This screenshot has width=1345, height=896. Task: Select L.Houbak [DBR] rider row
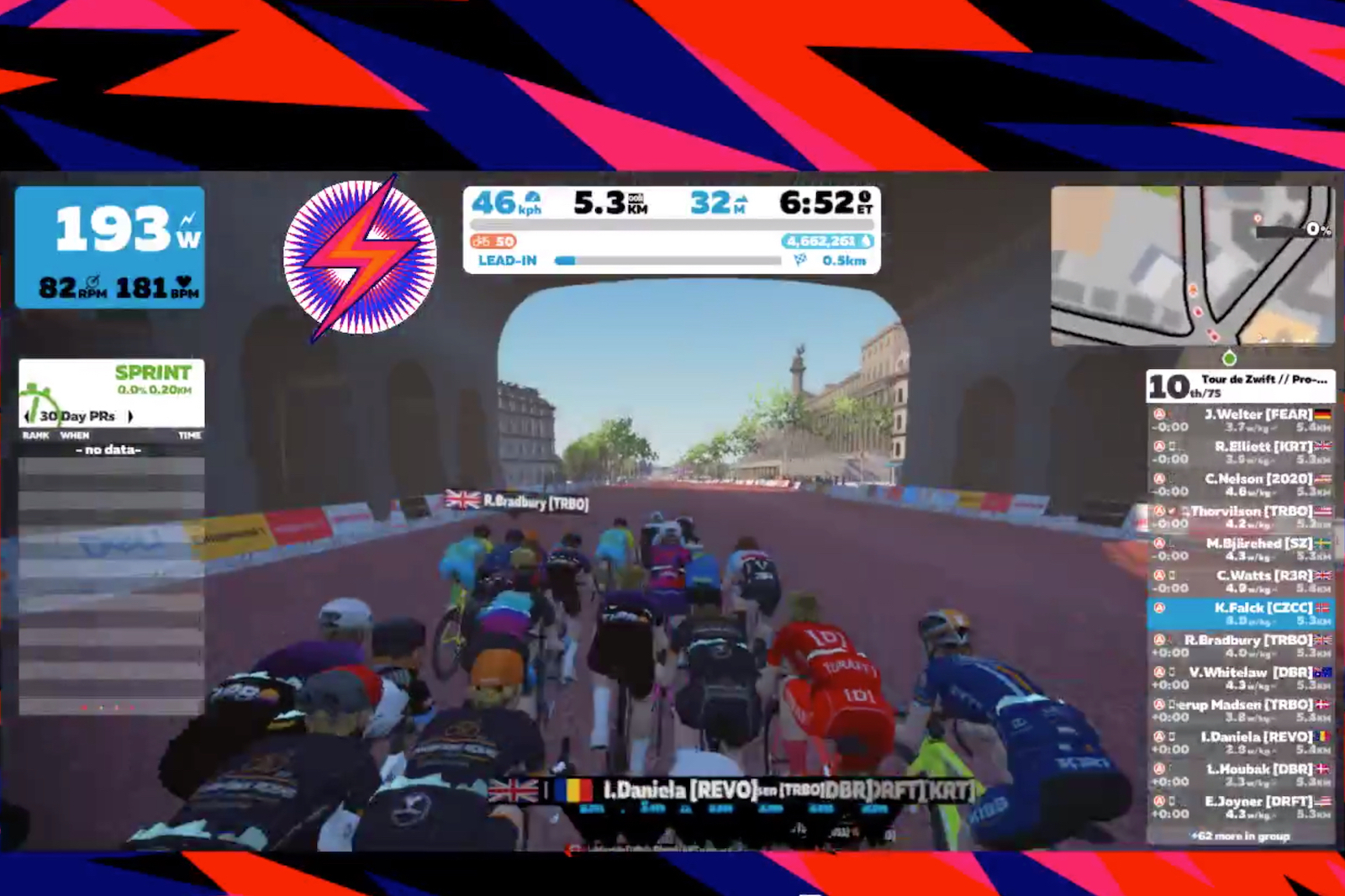point(1240,775)
